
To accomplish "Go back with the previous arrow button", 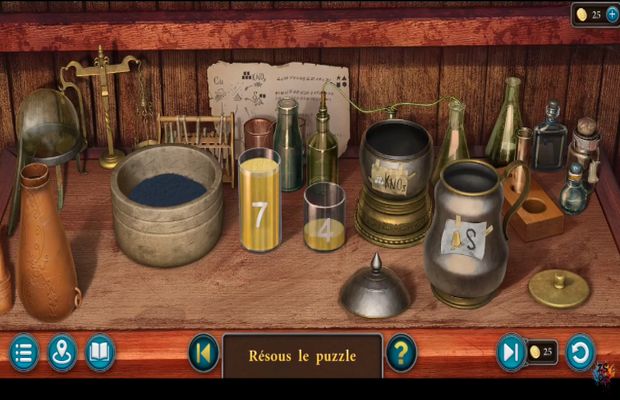I will click(203, 353).
